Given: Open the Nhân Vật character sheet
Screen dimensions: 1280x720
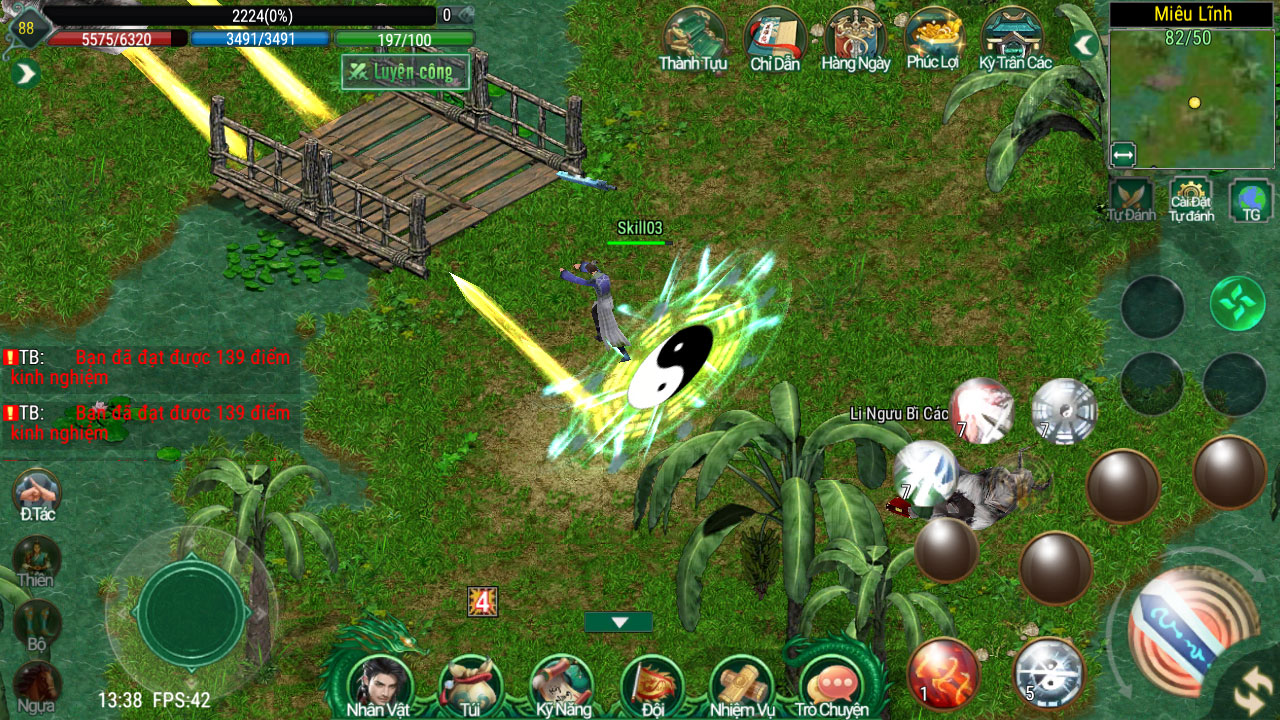Looking at the screenshot, I should click(x=379, y=682).
